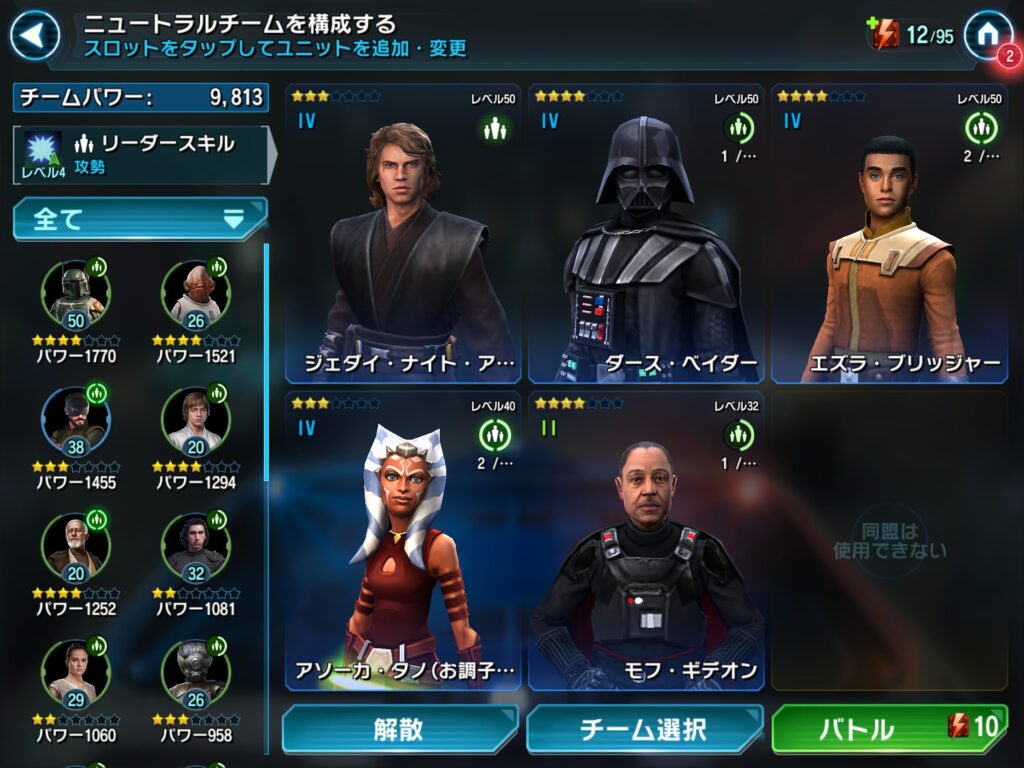Open the home screen button
Image resolution: width=1024 pixels, height=768 pixels.
(988, 35)
